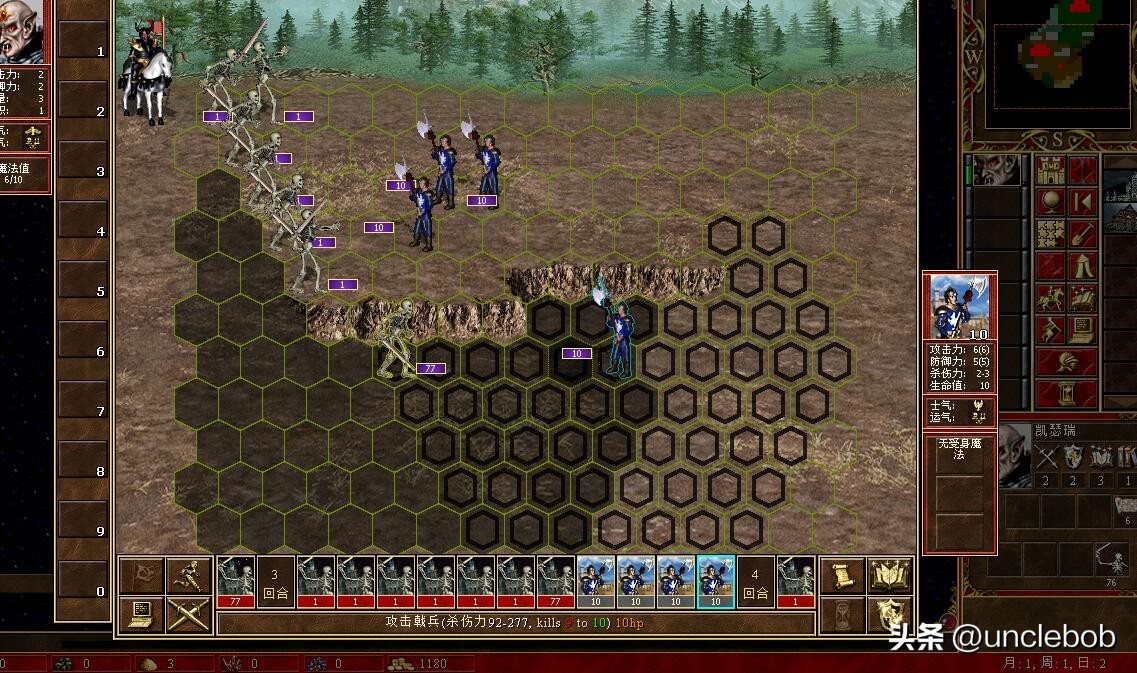Screen dimensions: 1137x673
Task: Open the kingdom overview castle button
Action: coord(1051,172)
